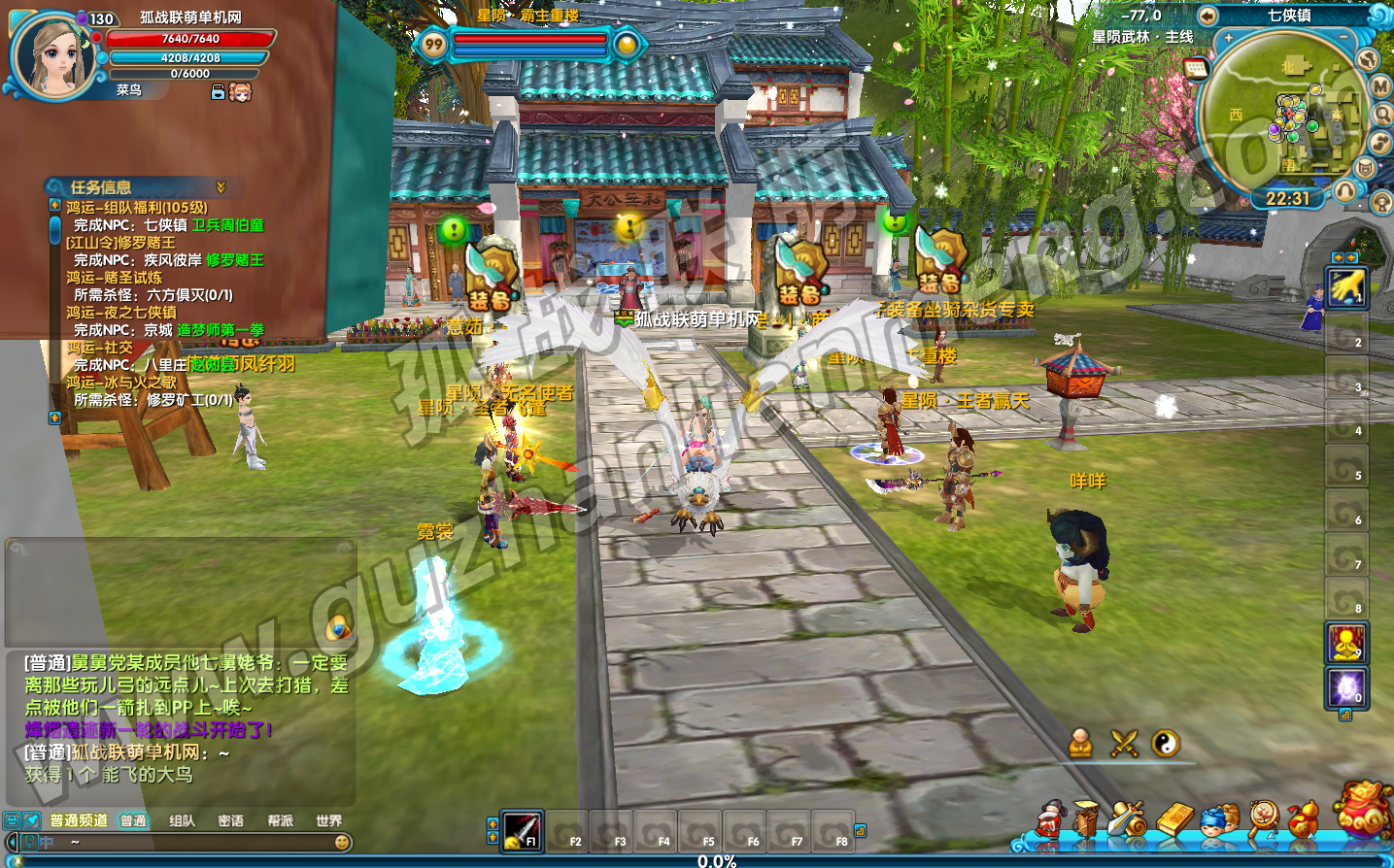
Task: Select the 修罗赌王 quest NPC link
Action: click(234, 260)
